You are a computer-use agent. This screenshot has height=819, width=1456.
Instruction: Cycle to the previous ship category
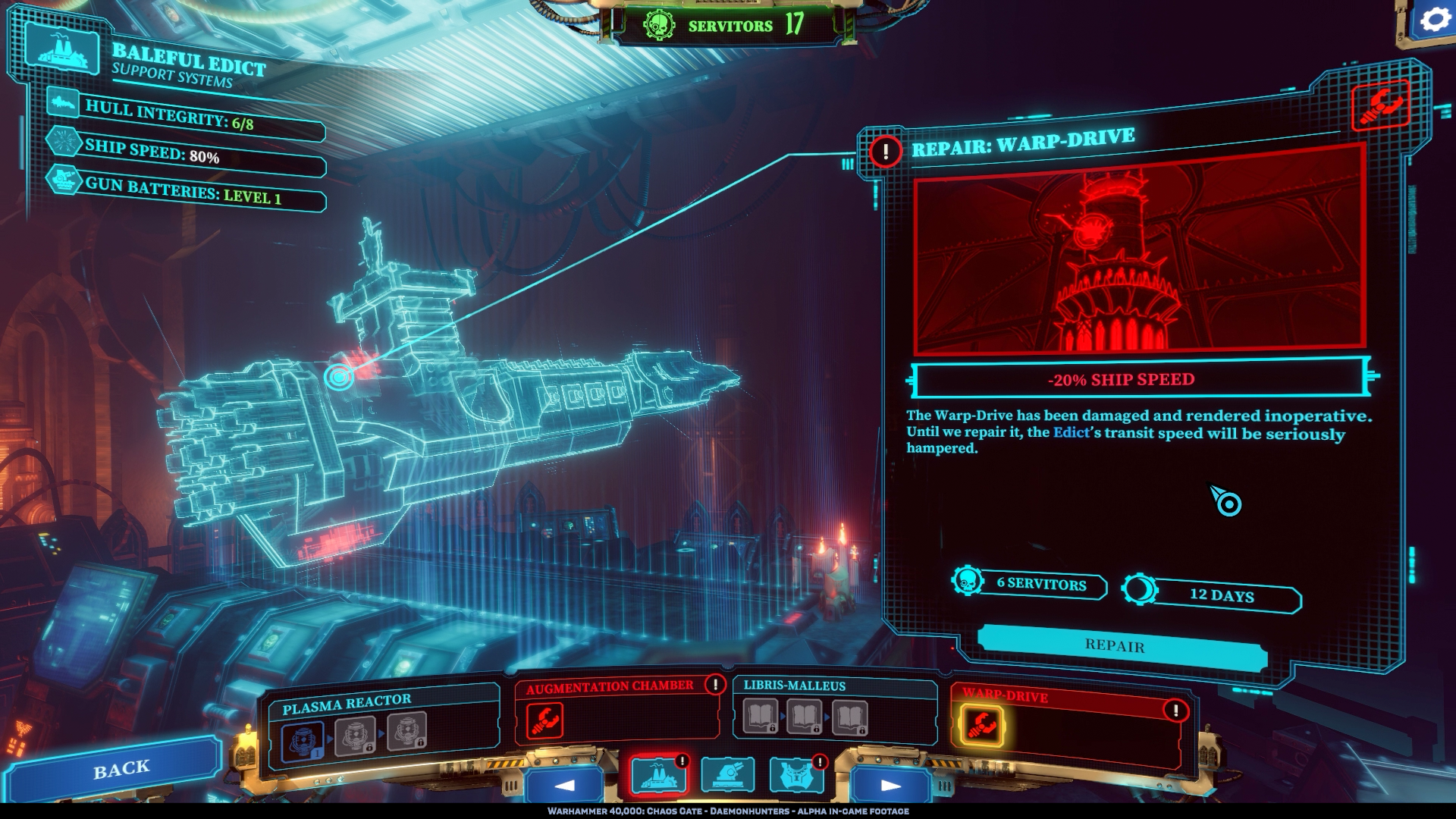coord(564,785)
